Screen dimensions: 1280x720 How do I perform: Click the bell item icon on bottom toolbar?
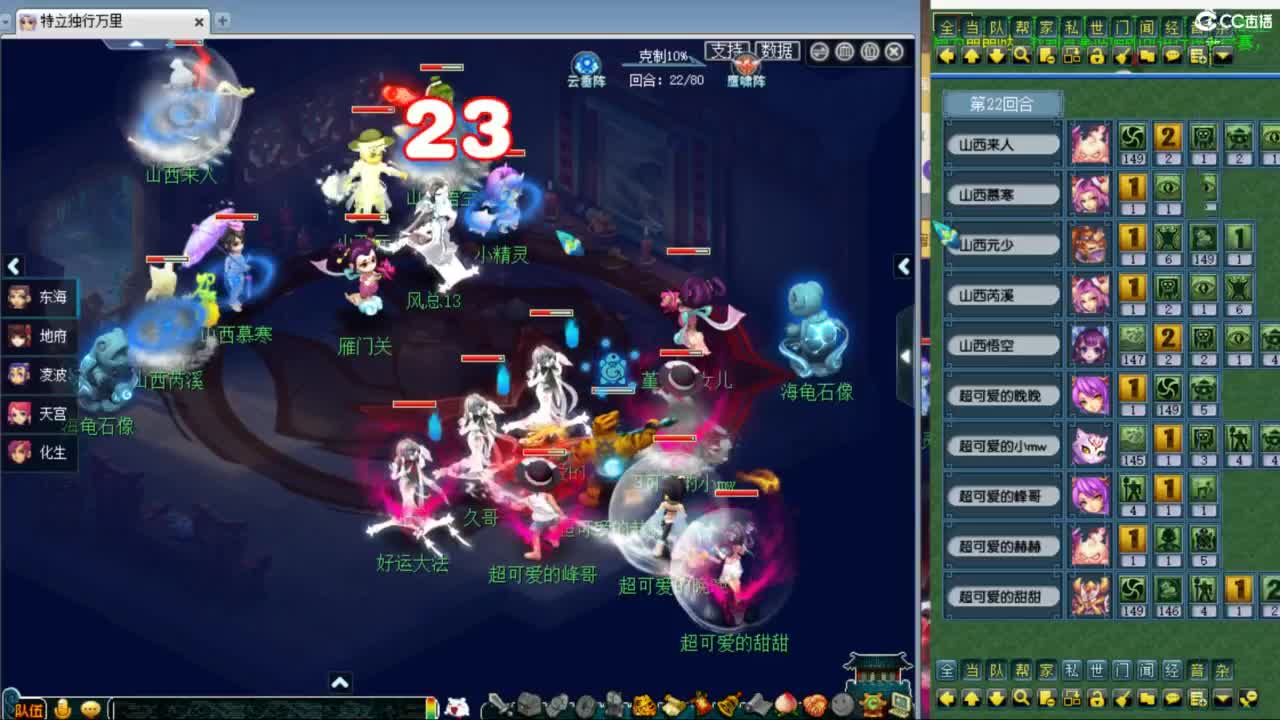click(x=726, y=706)
